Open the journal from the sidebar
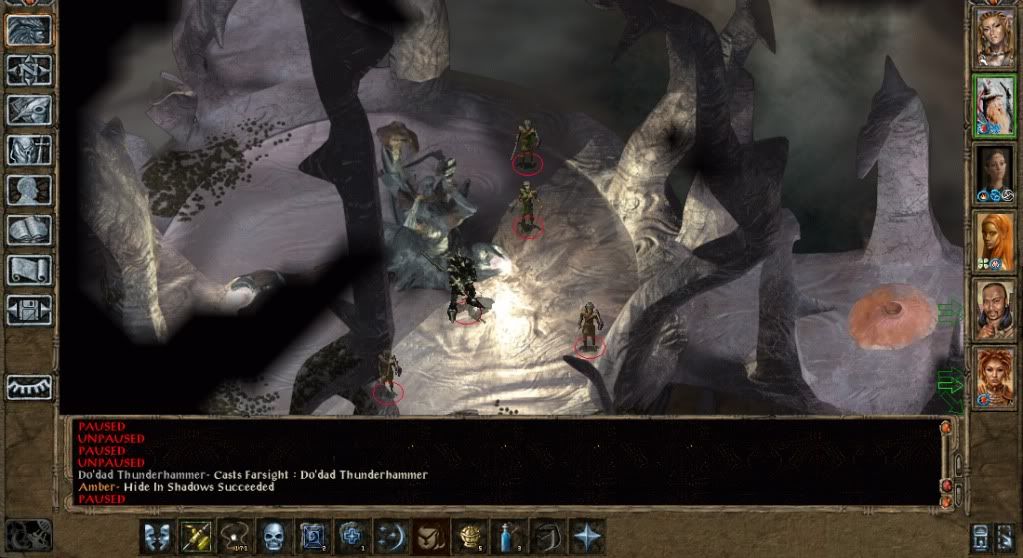The height and width of the screenshot is (558, 1023). (x=28, y=109)
